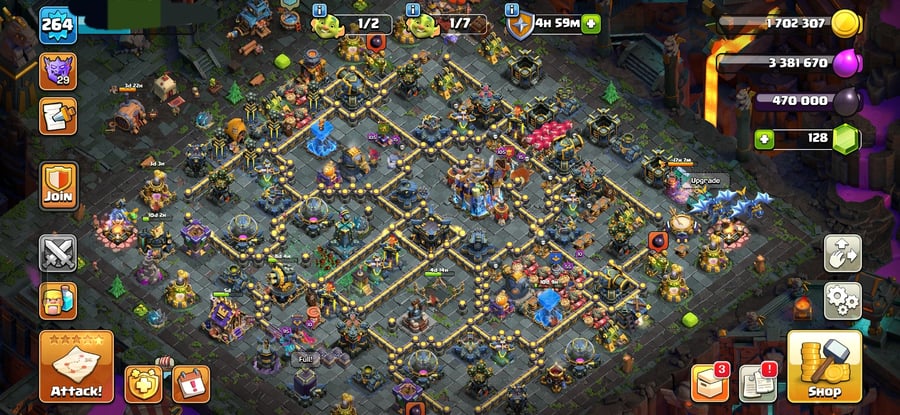Open the level 264 player profile badge

click(58, 25)
